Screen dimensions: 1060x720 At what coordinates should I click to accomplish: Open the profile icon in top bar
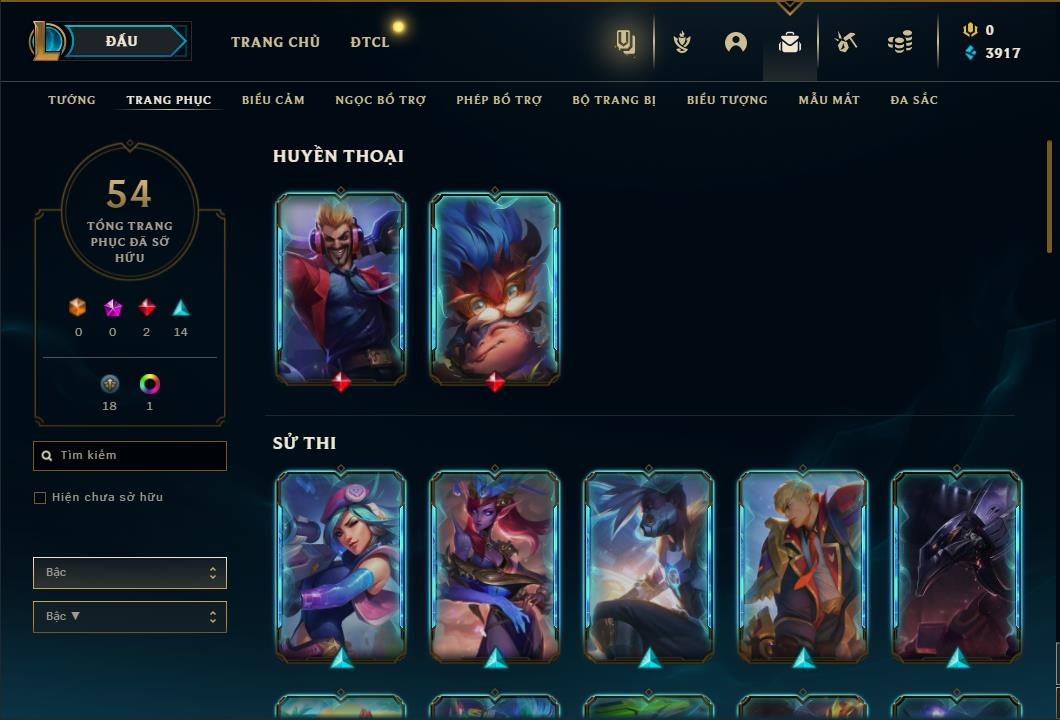click(736, 42)
